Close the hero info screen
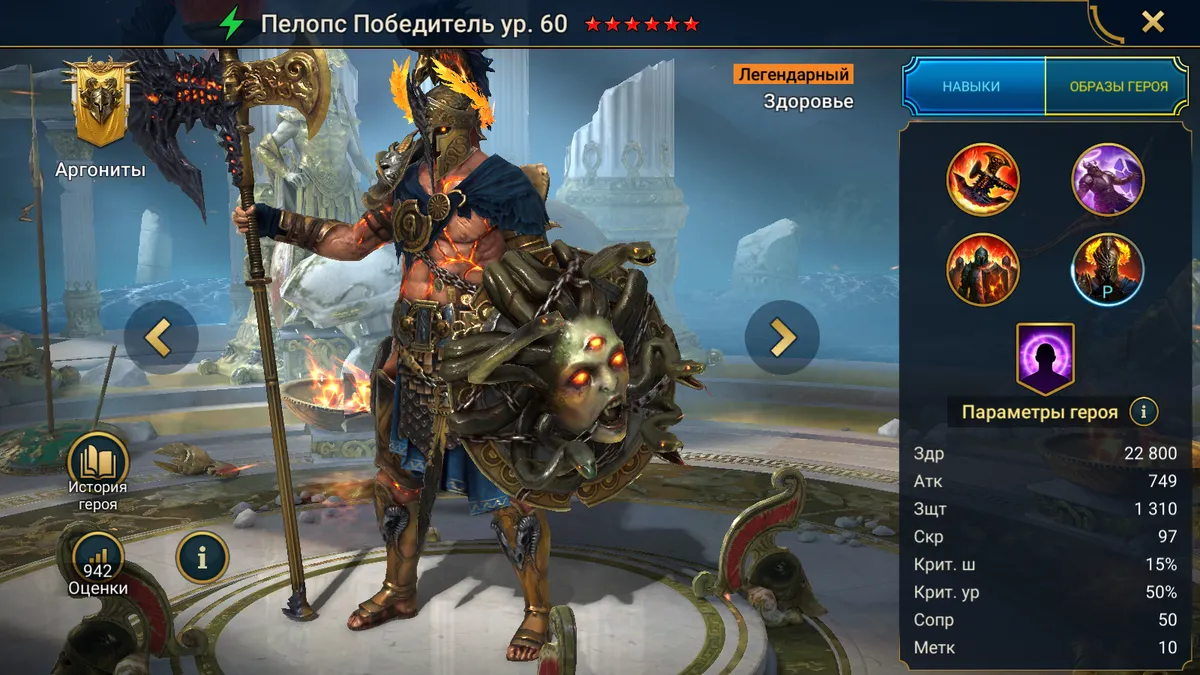The width and height of the screenshot is (1200, 675). click(x=1152, y=22)
